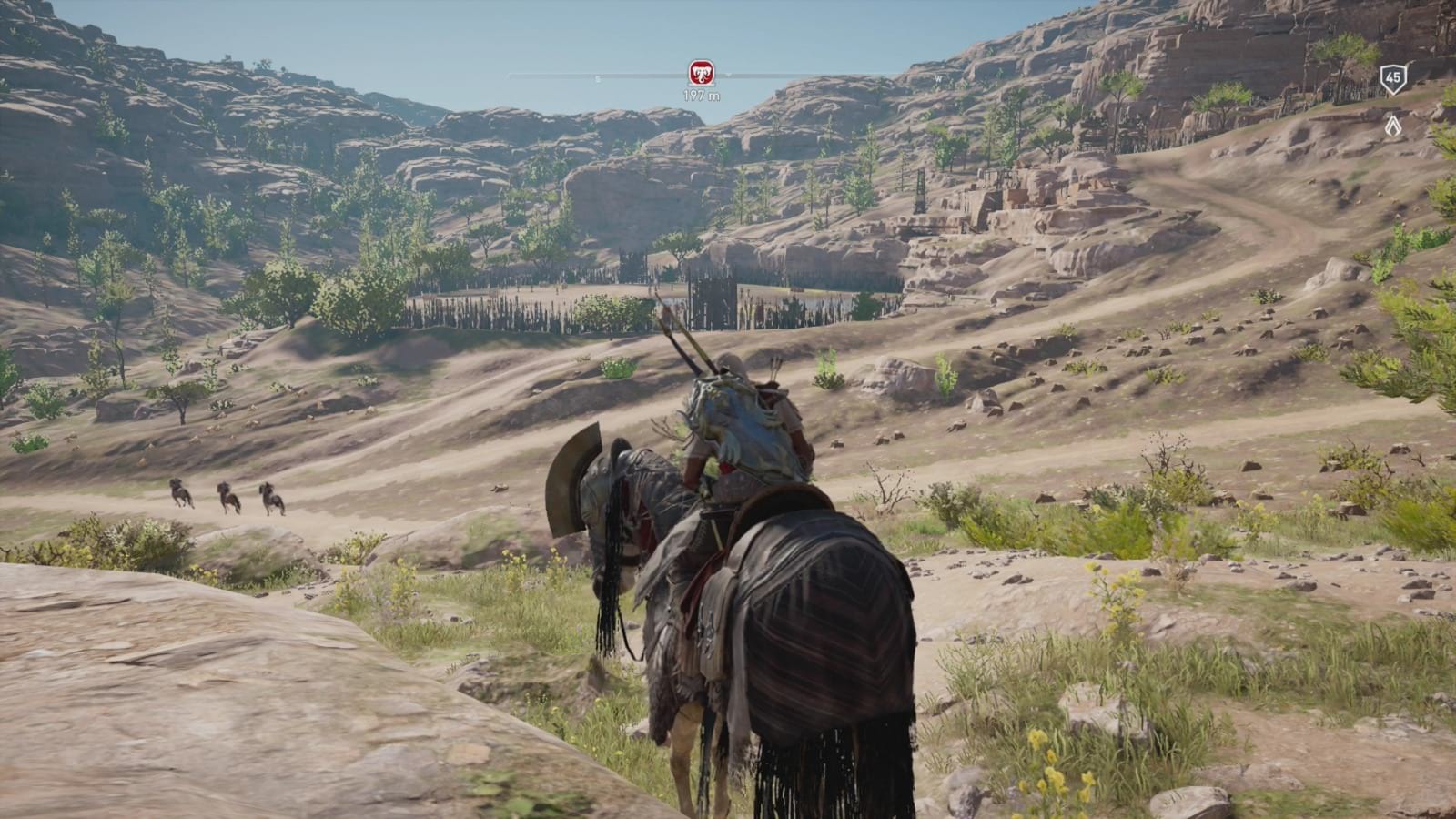Expand the objective details under the elephant icon

tap(701, 92)
